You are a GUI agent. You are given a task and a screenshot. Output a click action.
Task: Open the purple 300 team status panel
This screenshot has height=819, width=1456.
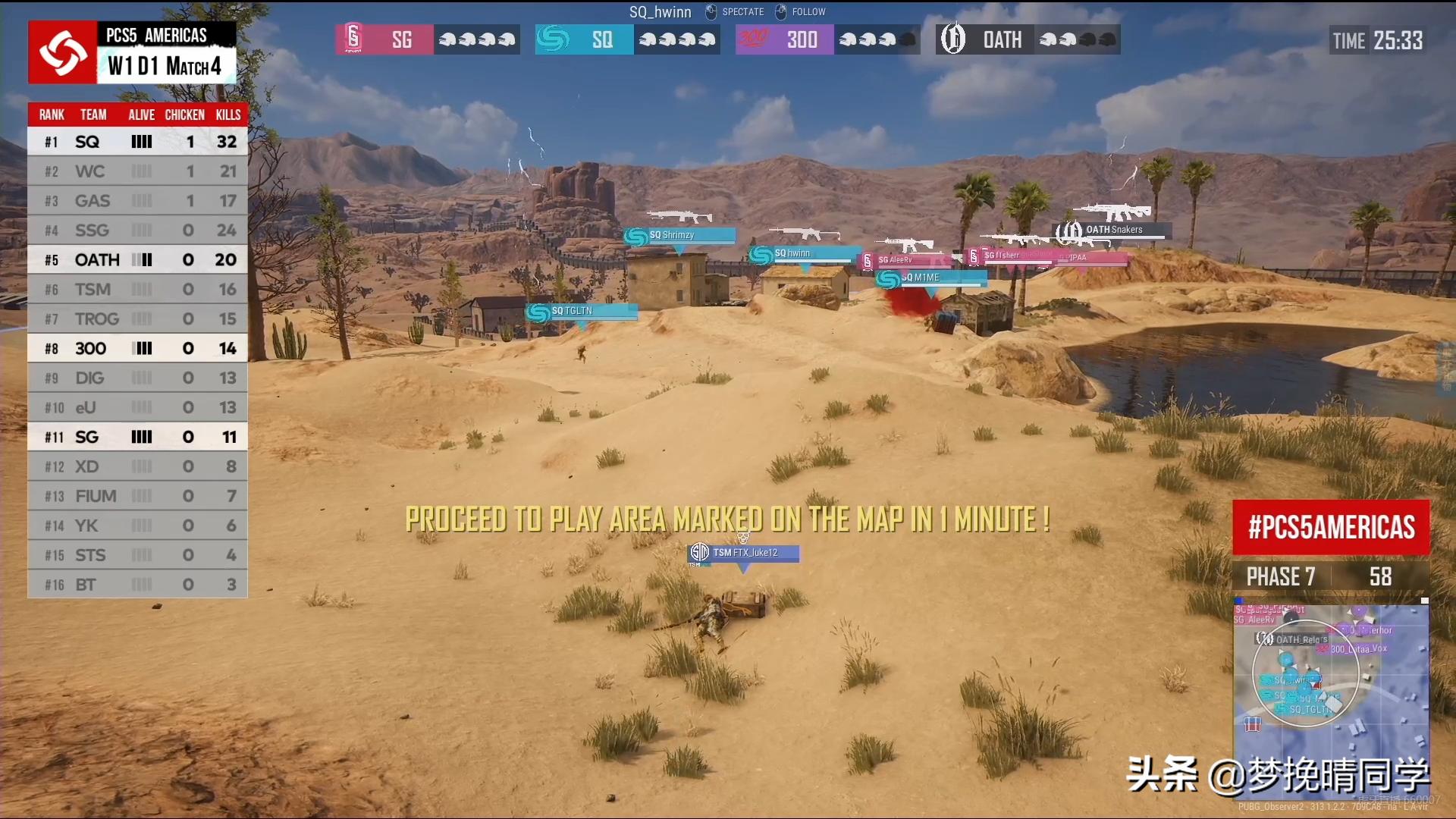827,39
